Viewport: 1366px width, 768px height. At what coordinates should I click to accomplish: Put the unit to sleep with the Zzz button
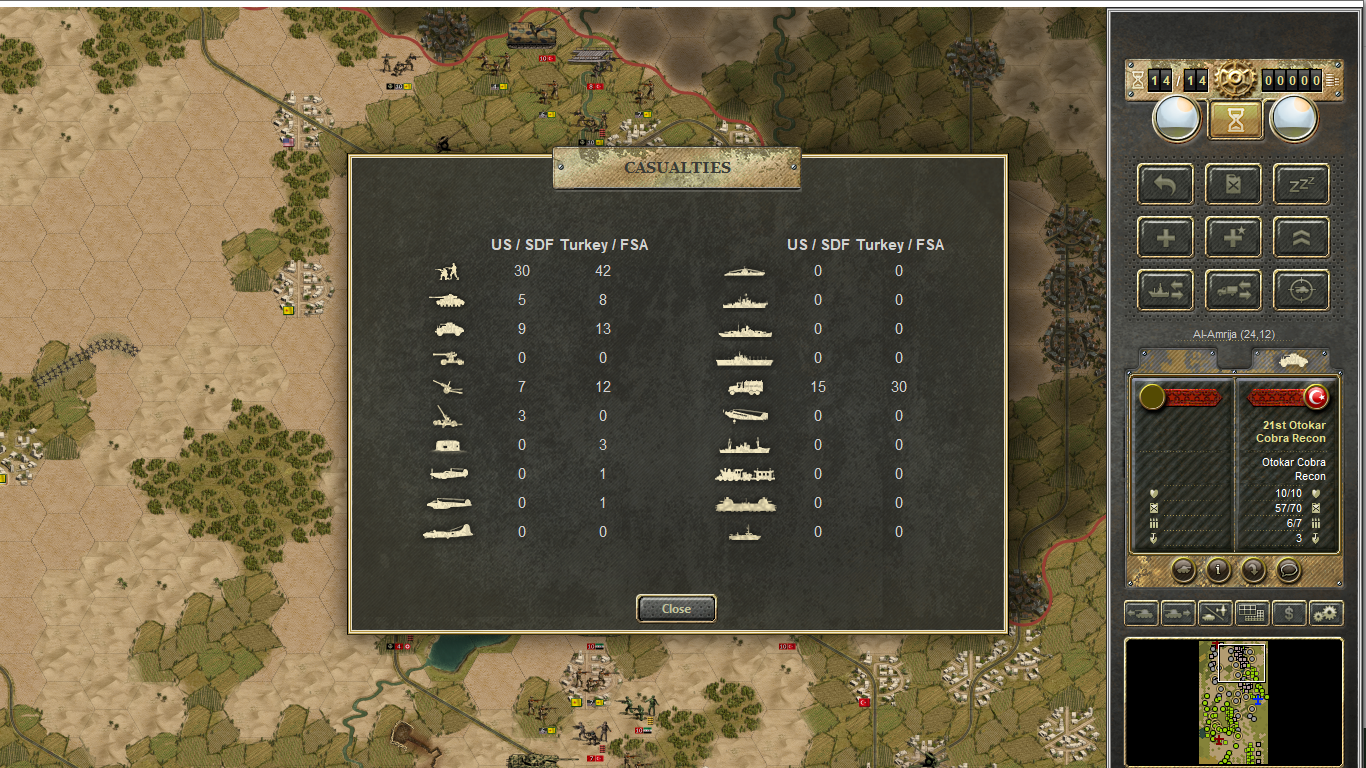[1301, 184]
